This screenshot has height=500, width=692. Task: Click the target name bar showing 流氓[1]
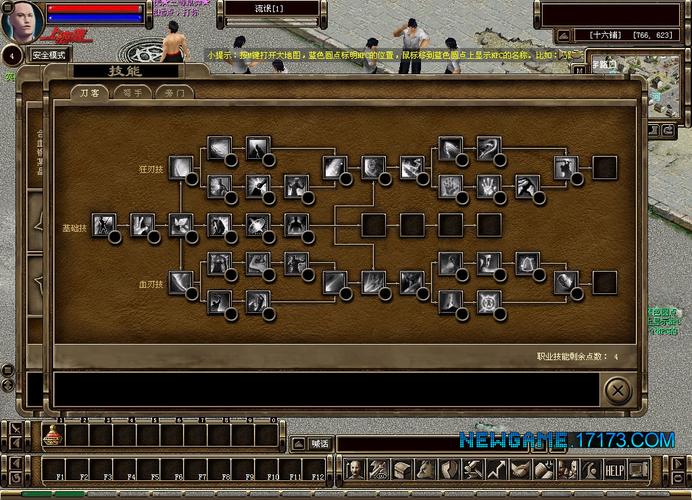tap(271, 9)
